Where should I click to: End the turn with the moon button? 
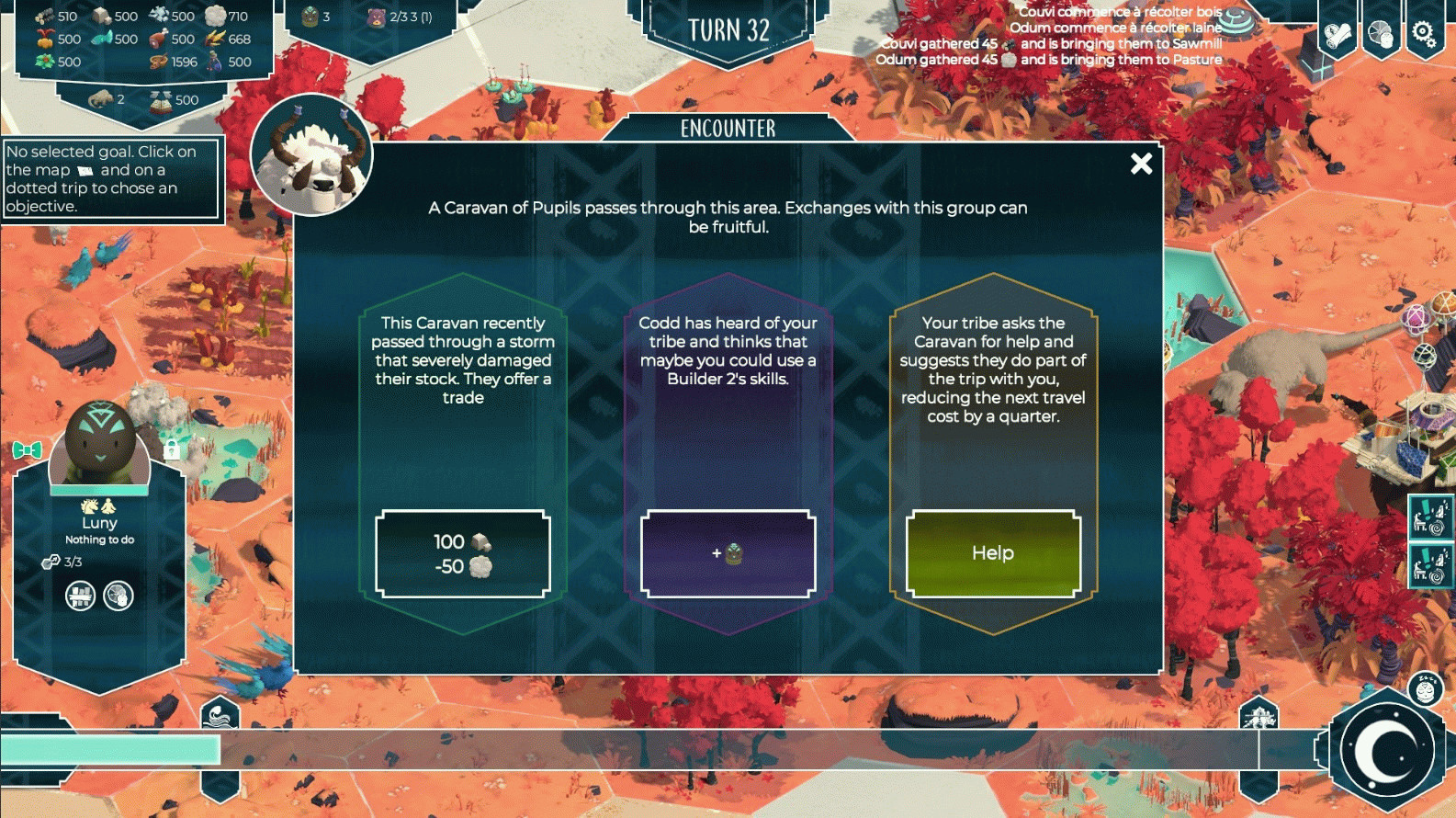tap(1387, 750)
